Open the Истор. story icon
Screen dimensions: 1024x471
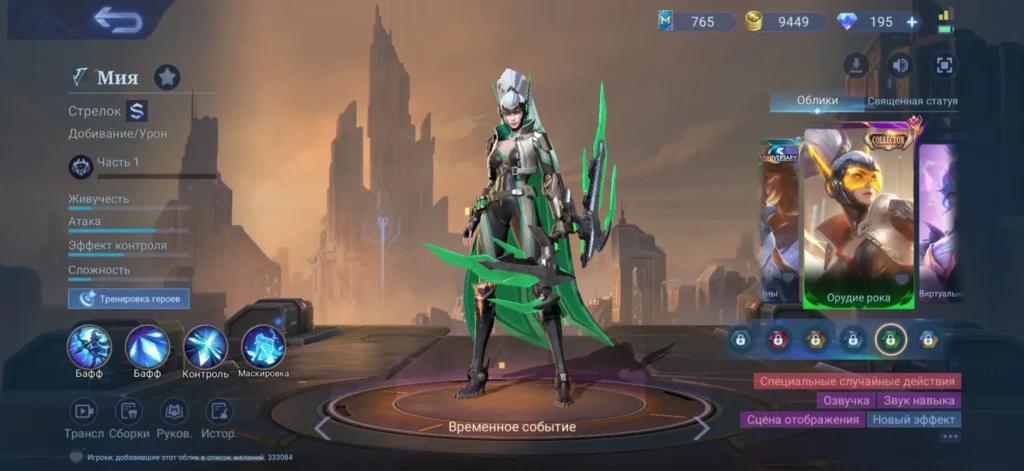click(219, 411)
